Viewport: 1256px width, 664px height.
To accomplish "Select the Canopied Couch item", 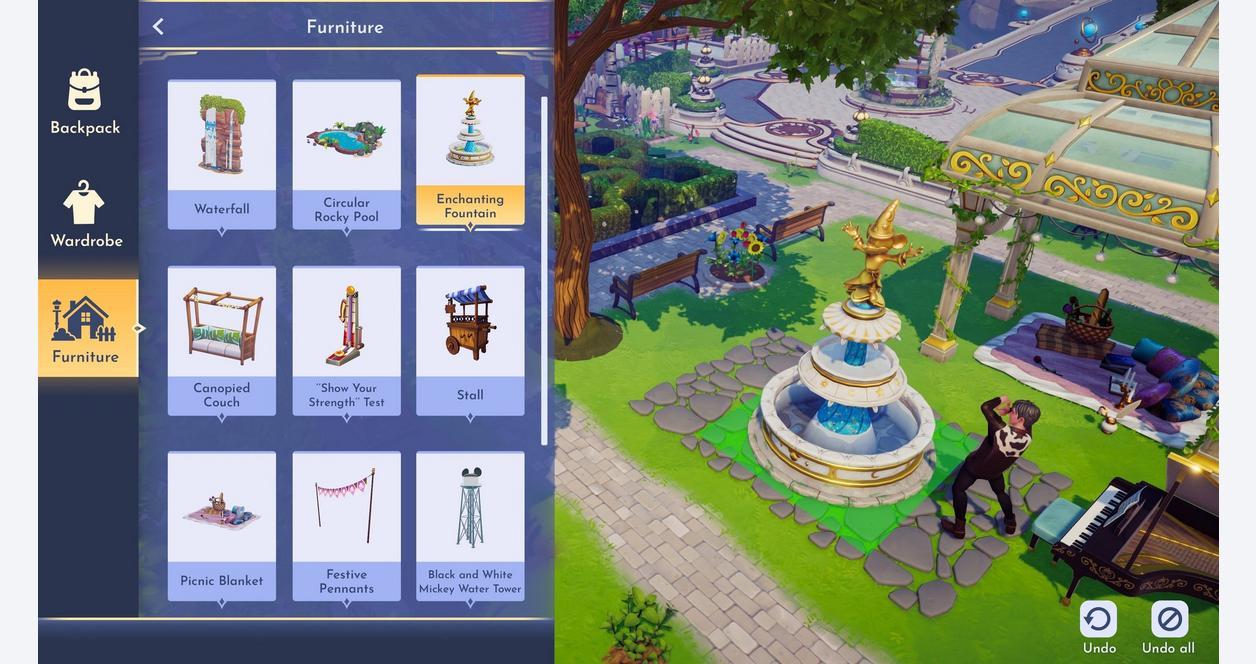I will 222,340.
